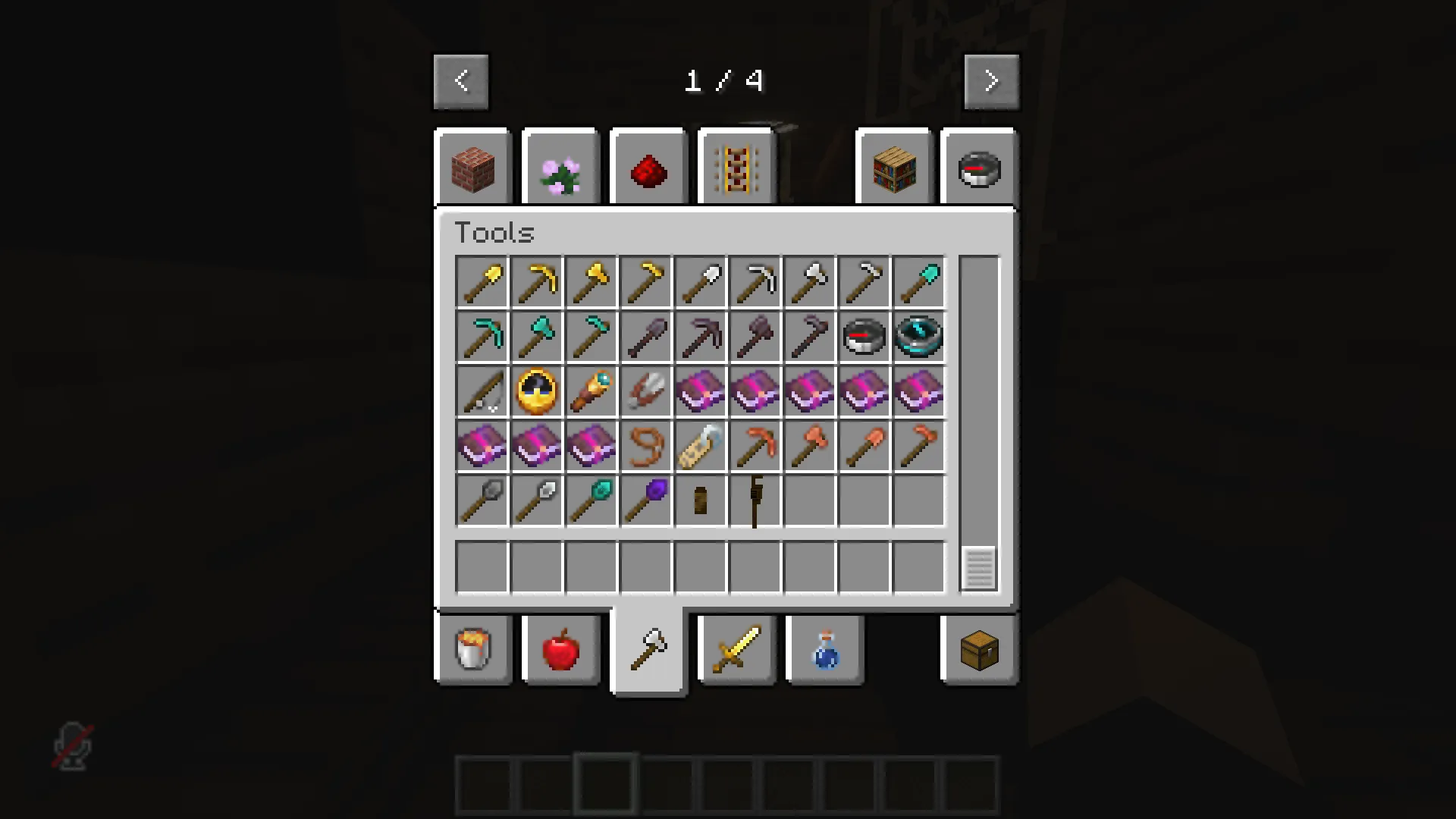Select the golden pickaxe
The image size is (1456, 819).
coord(537,281)
